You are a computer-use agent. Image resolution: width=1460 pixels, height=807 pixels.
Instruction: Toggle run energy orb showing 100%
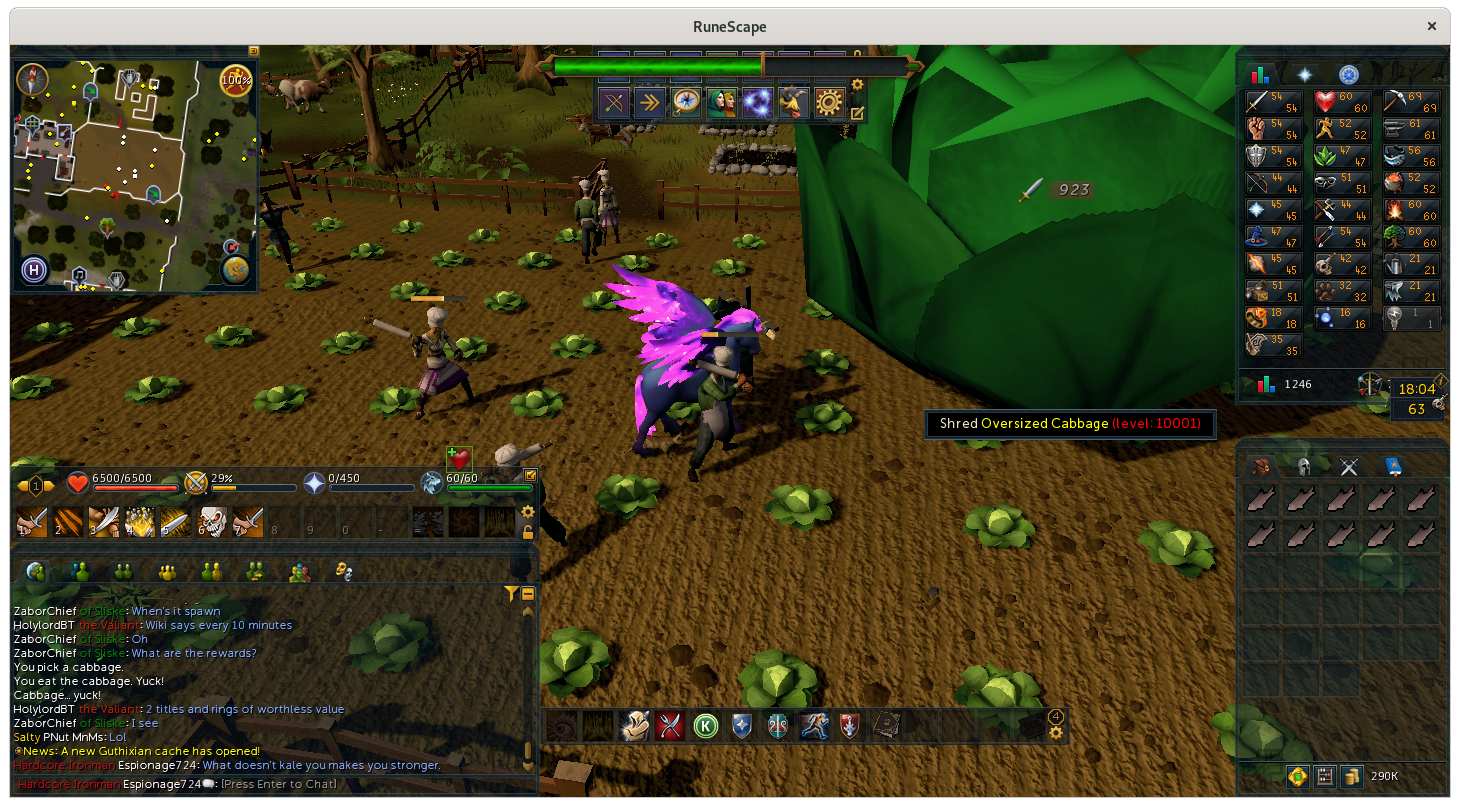236,79
